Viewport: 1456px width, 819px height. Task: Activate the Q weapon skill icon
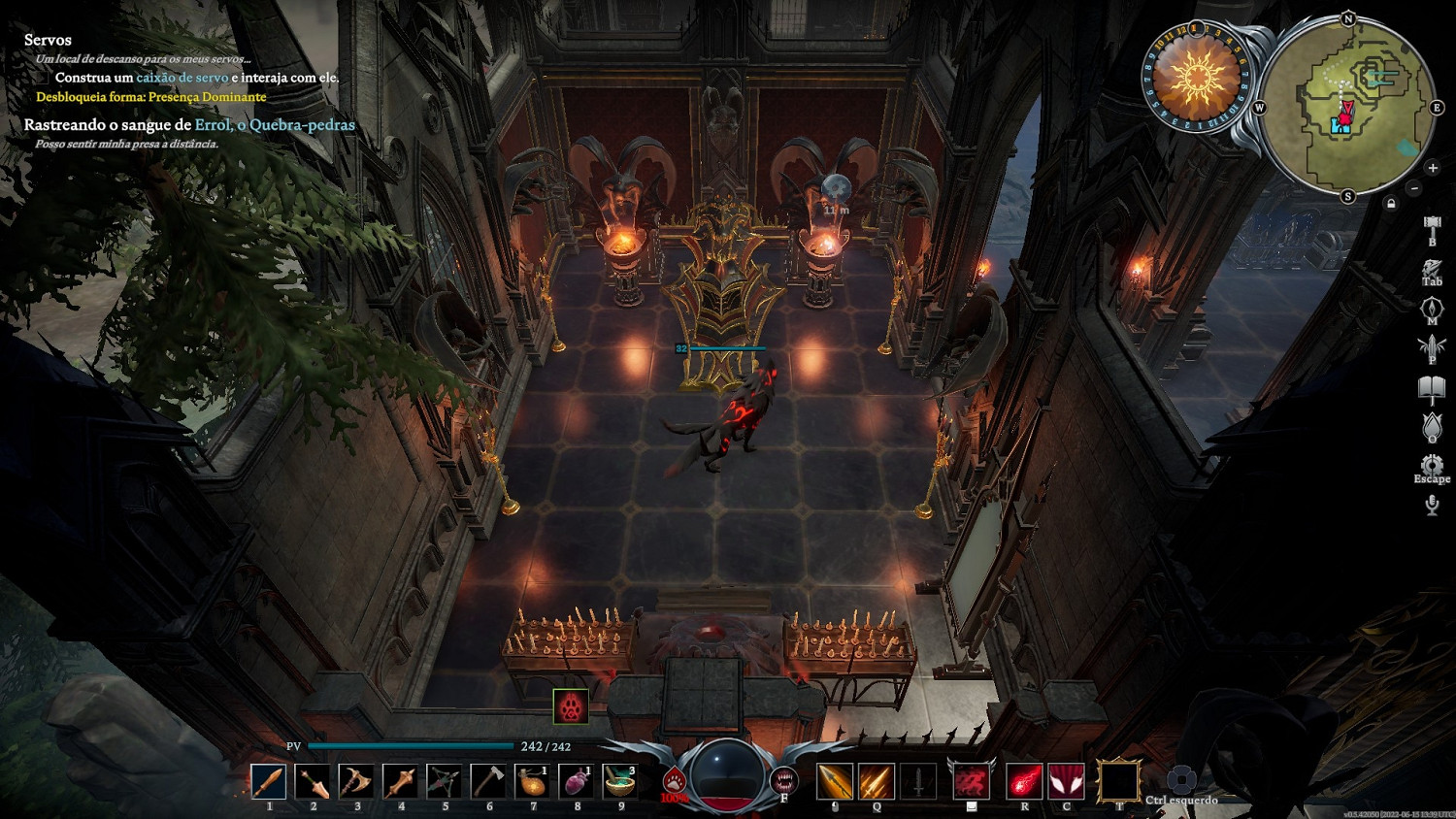(x=876, y=781)
